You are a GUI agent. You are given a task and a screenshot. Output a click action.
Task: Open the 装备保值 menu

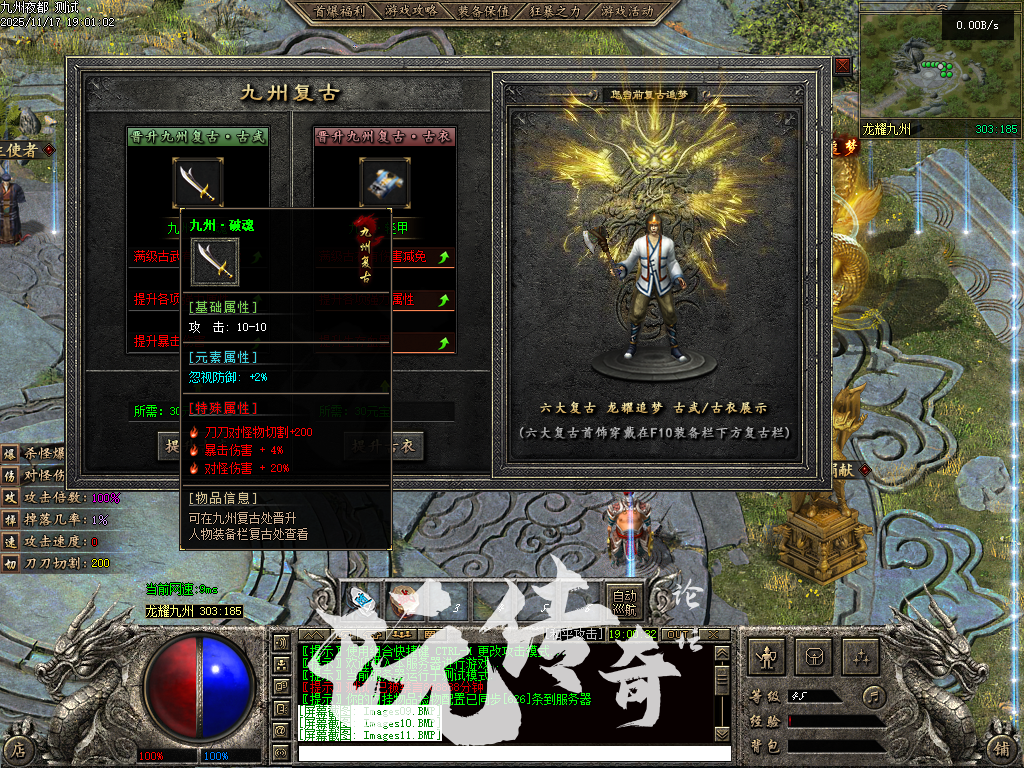point(484,11)
